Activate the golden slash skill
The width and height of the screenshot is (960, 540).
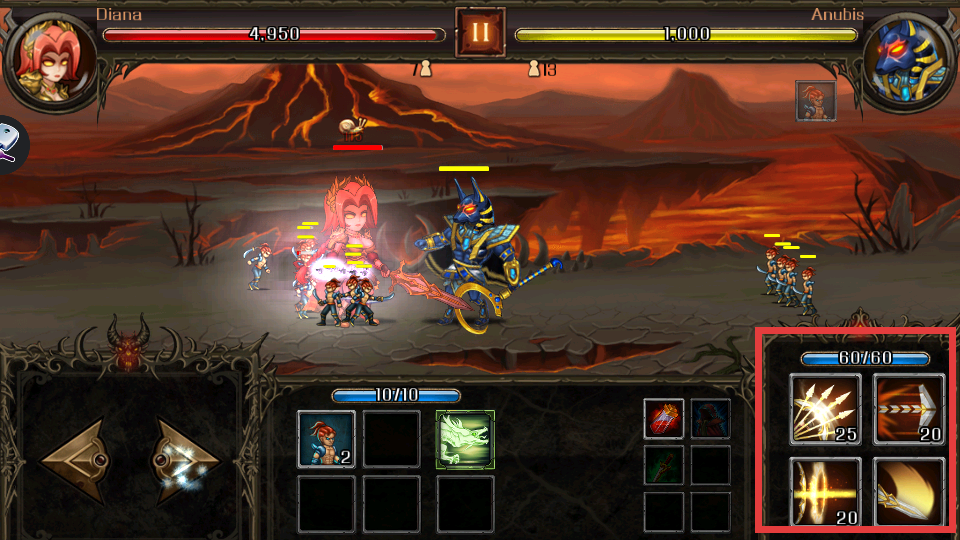[x=909, y=491]
